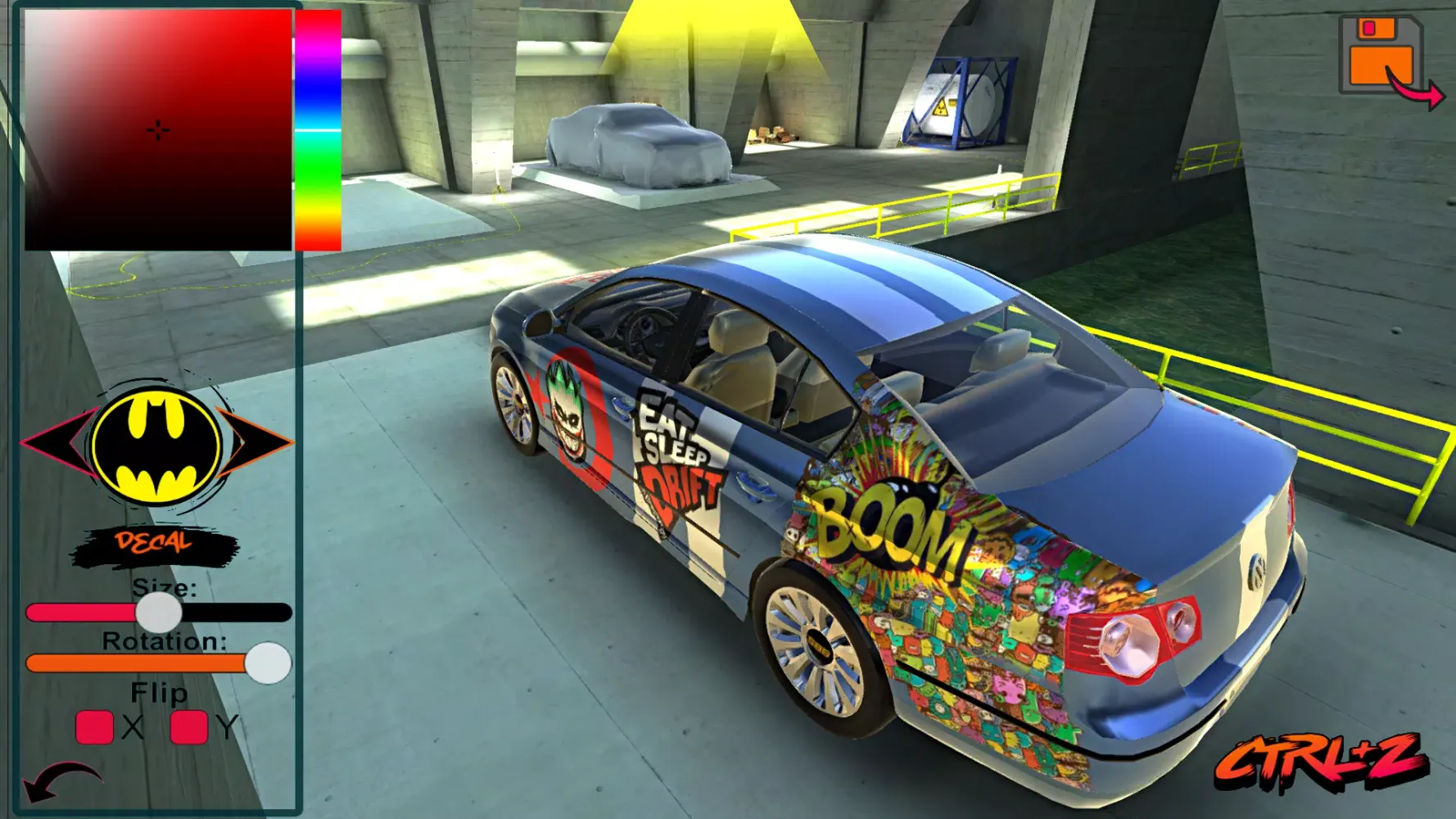1456x819 pixels.
Task: Click the DECAL label banner
Action: [151, 541]
